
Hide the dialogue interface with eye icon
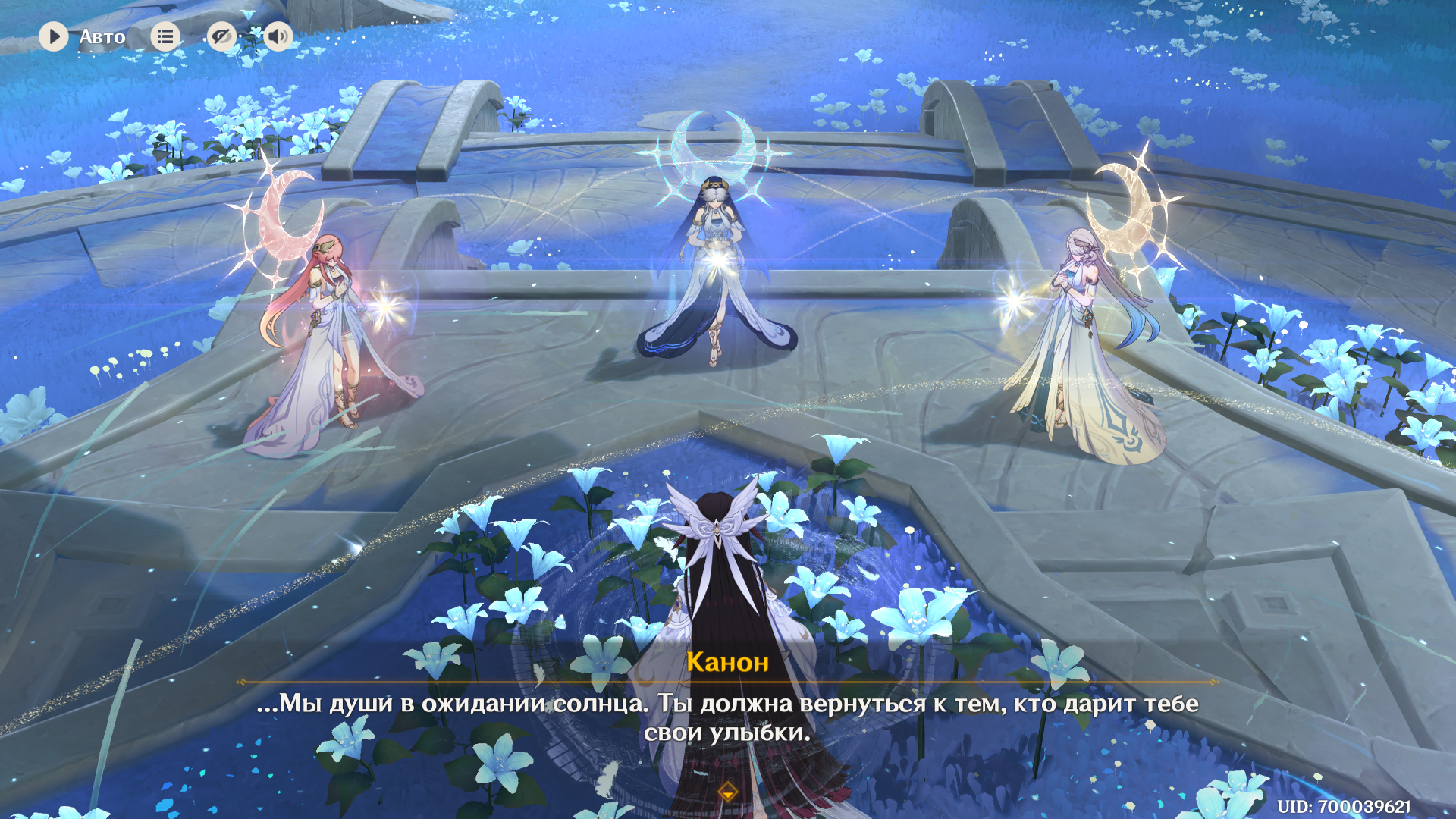click(221, 36)
